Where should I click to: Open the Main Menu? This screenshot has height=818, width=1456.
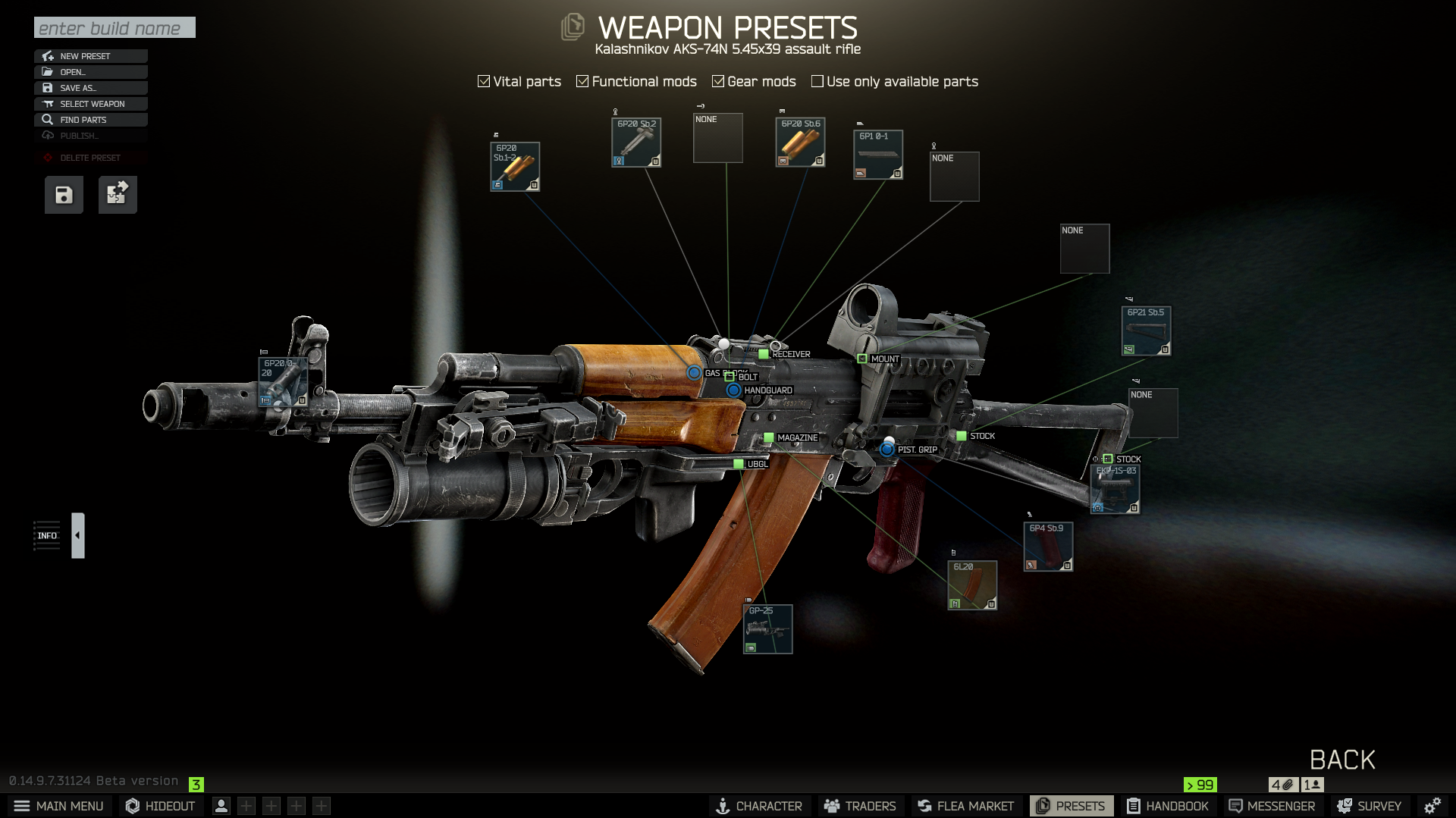[x=59, y=806]
